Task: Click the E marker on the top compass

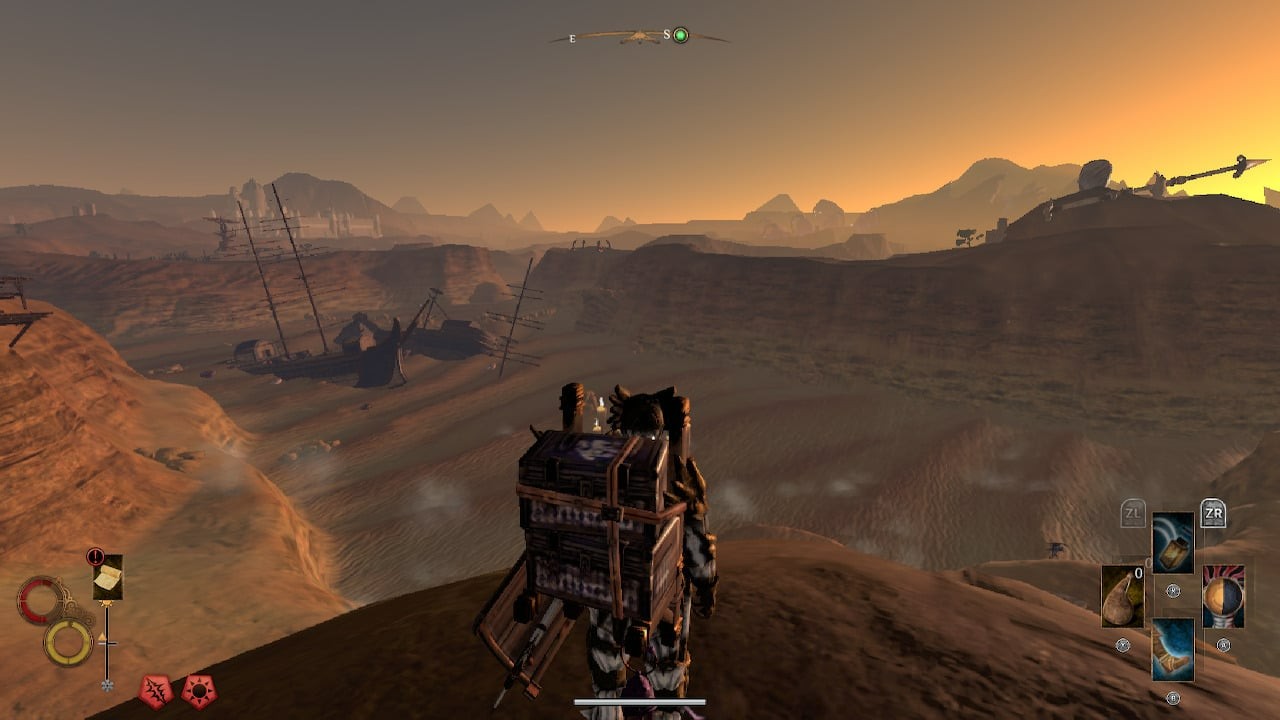Action: pos(572,37)
